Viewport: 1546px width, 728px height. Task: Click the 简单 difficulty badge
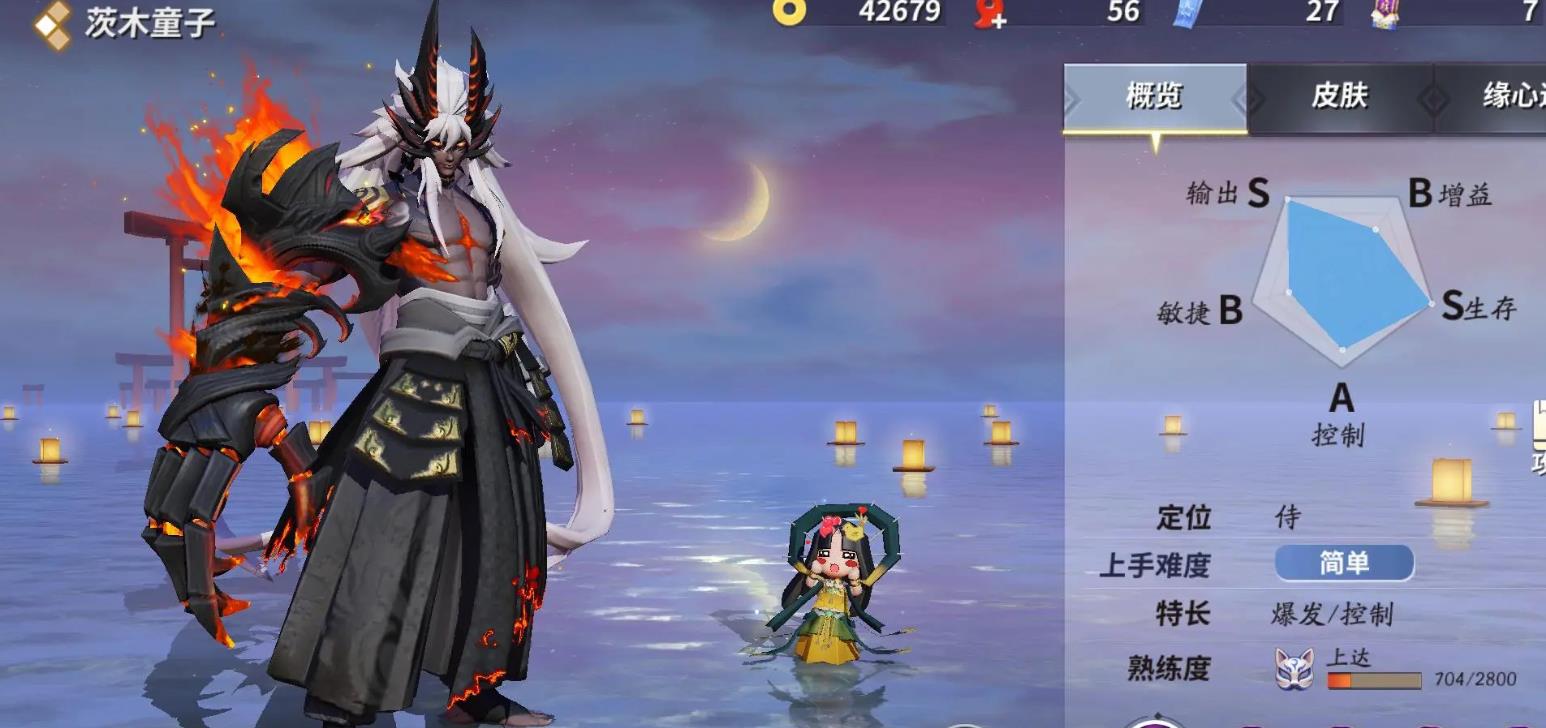tap(1344, 563)
